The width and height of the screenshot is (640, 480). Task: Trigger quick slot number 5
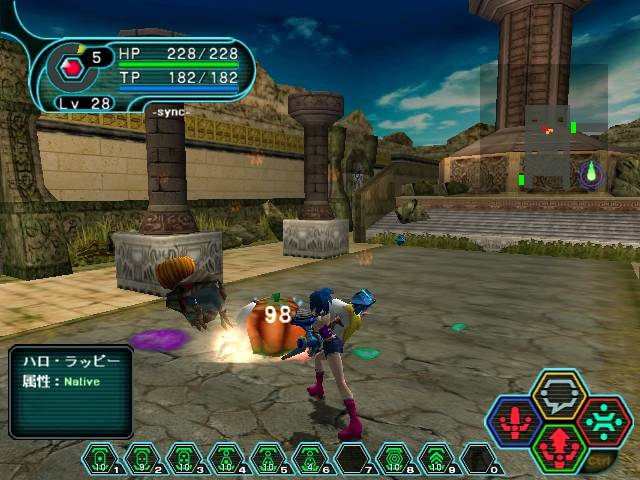[267, 460]
